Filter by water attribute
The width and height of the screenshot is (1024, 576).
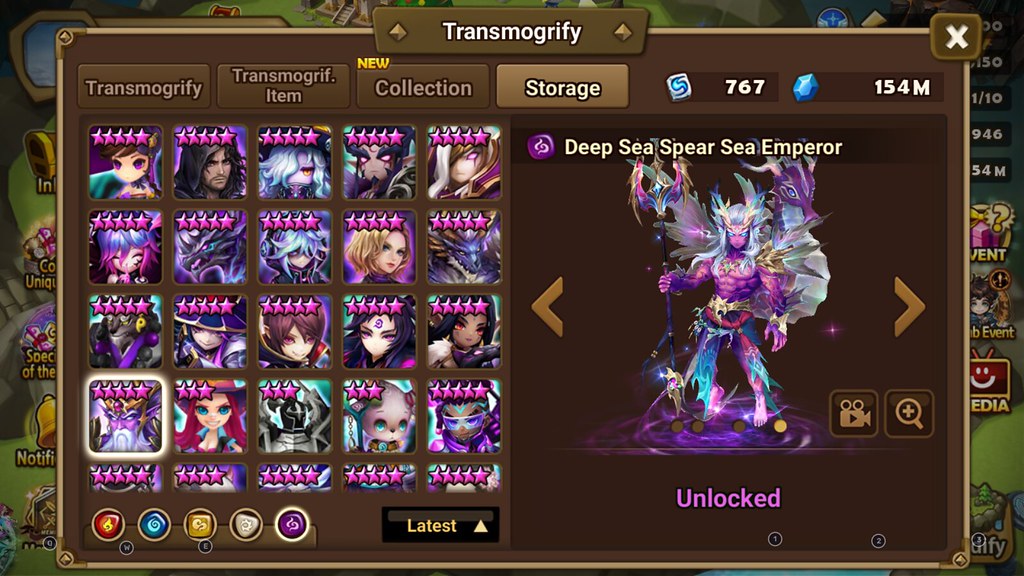coord(154,524)
